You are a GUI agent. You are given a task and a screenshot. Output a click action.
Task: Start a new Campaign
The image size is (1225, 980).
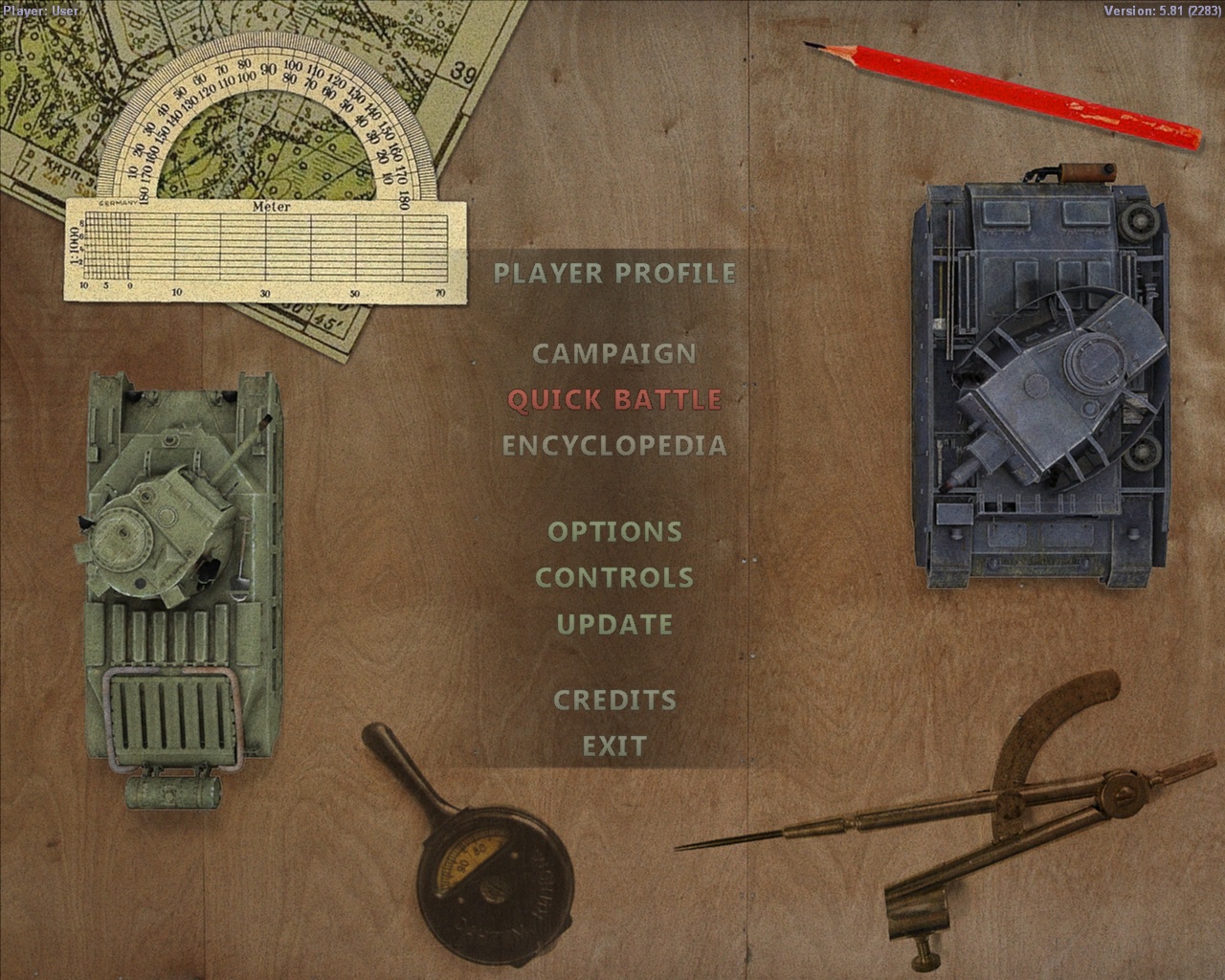pos(615,352)
